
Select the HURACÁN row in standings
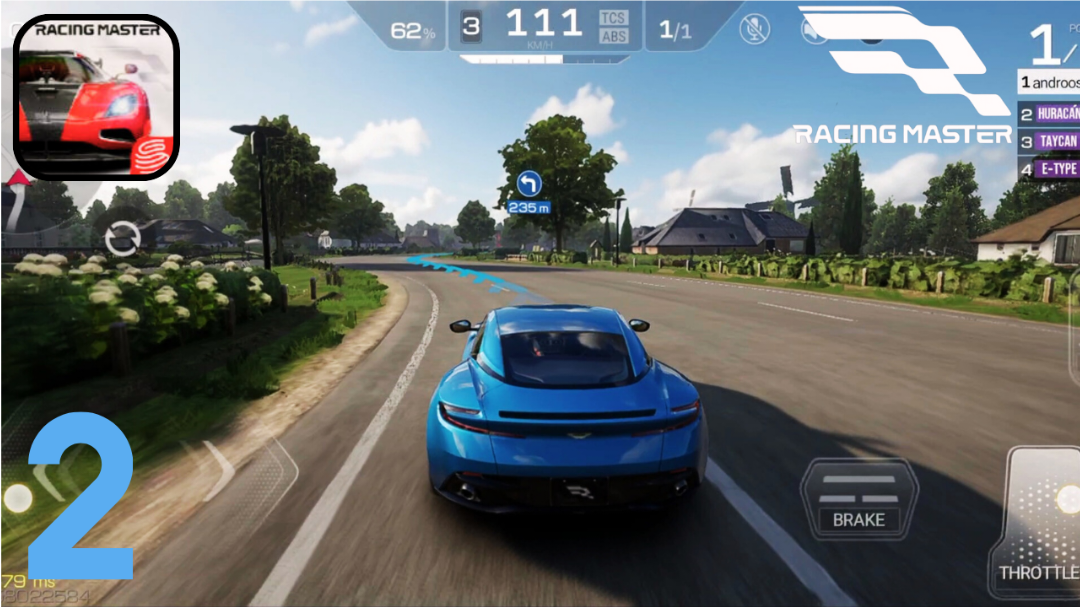1049,114
